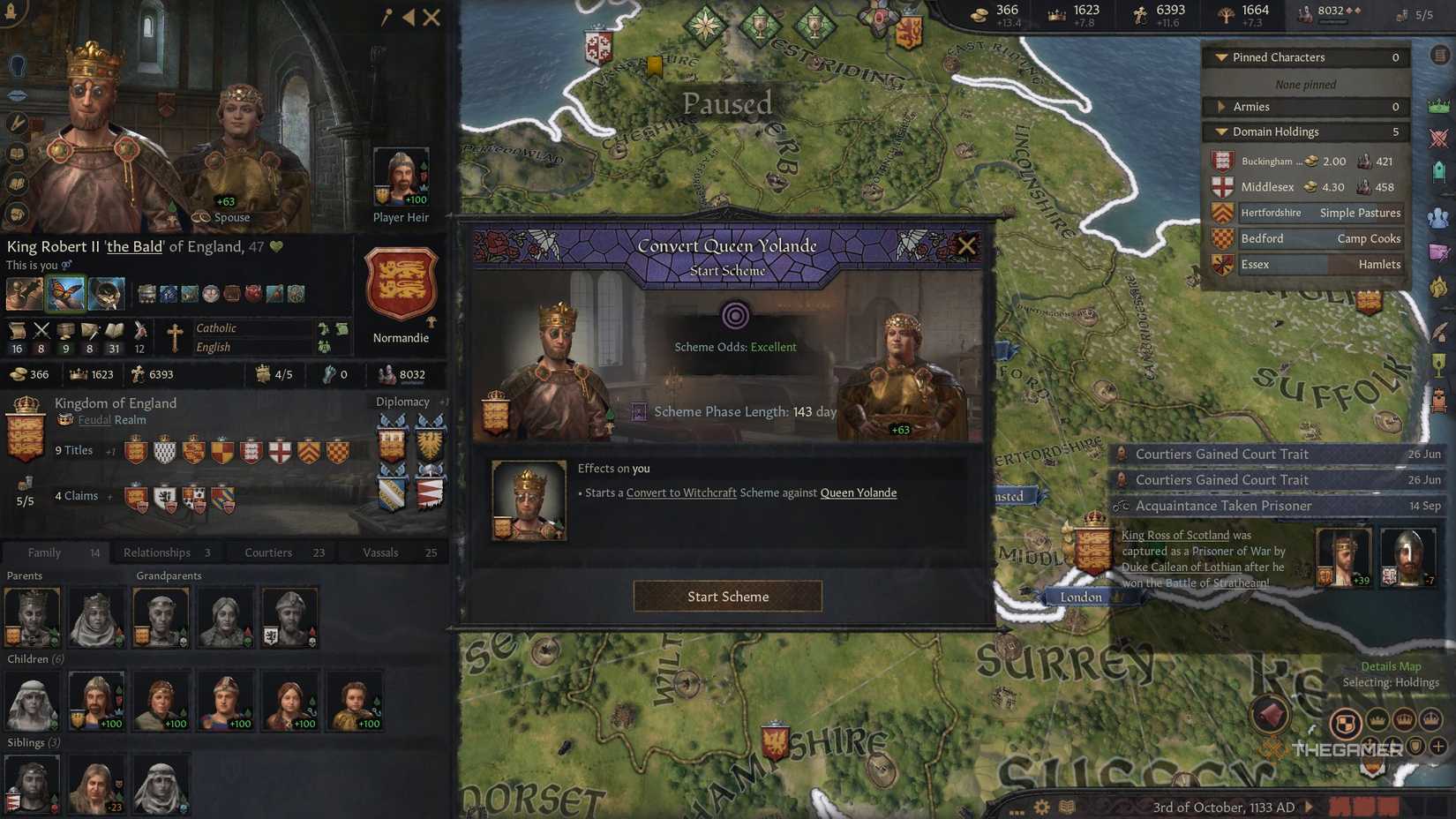Expand the Armies panel
The image size is (1456, 819).
[1222, 106]
